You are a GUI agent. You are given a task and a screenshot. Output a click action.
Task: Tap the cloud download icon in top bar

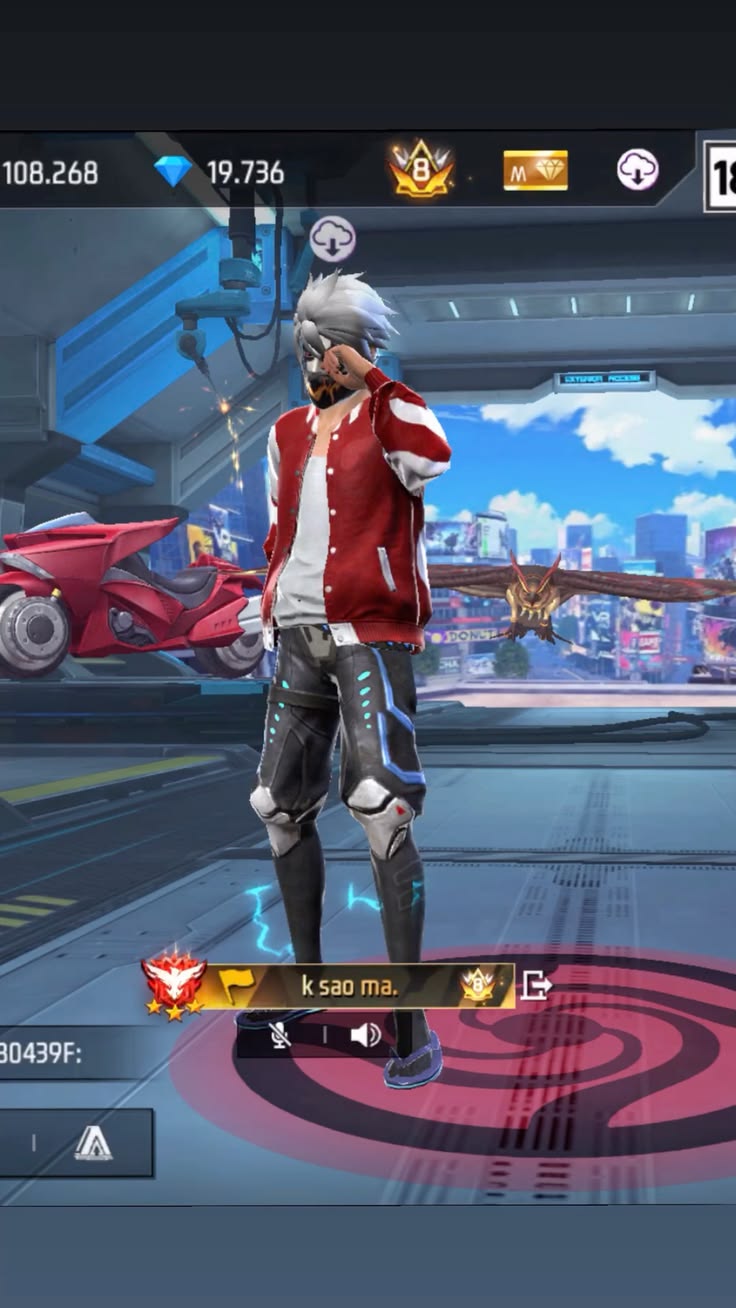tap(637, 170)
